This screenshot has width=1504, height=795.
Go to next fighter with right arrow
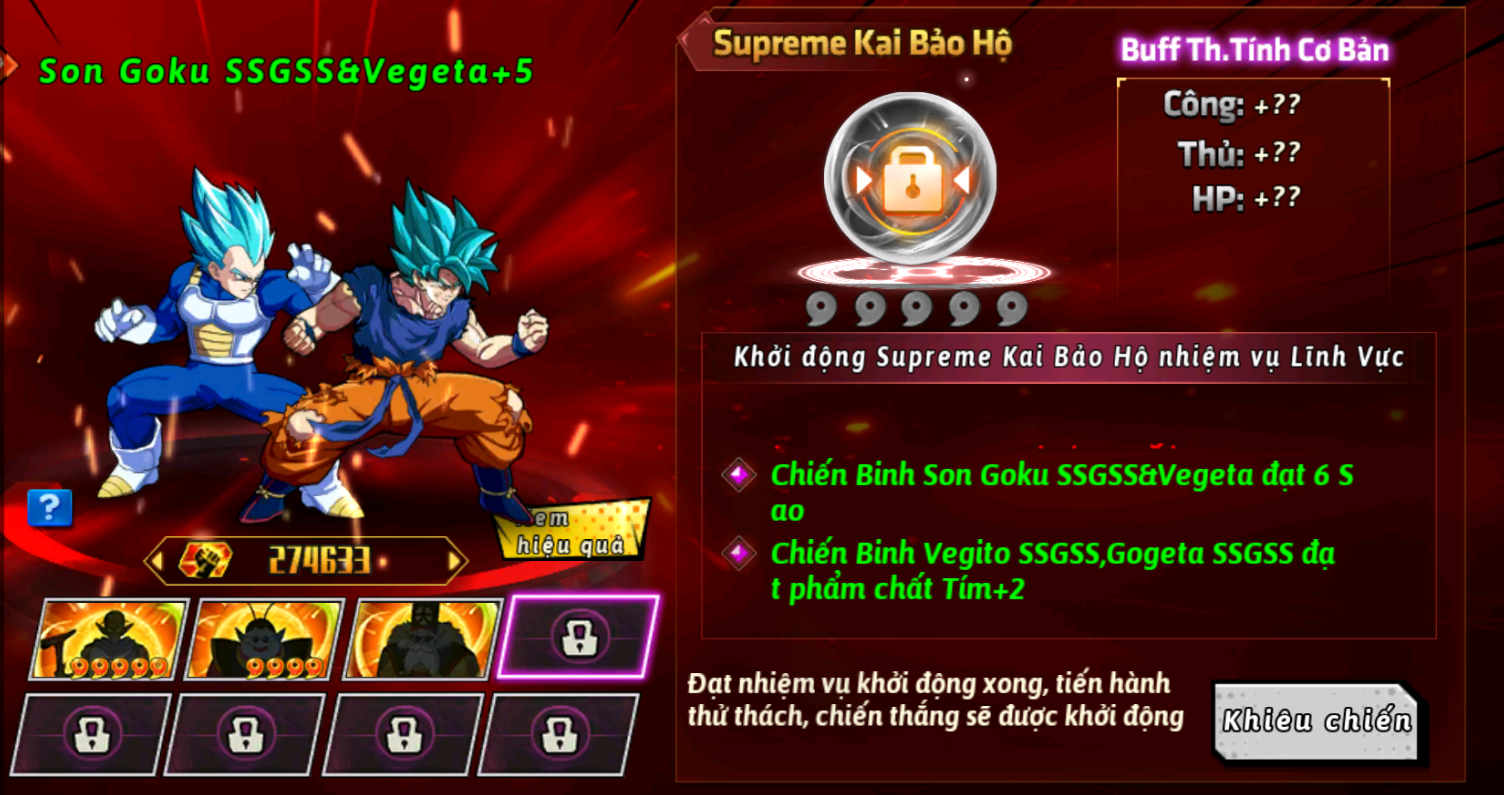coord(457,561)
